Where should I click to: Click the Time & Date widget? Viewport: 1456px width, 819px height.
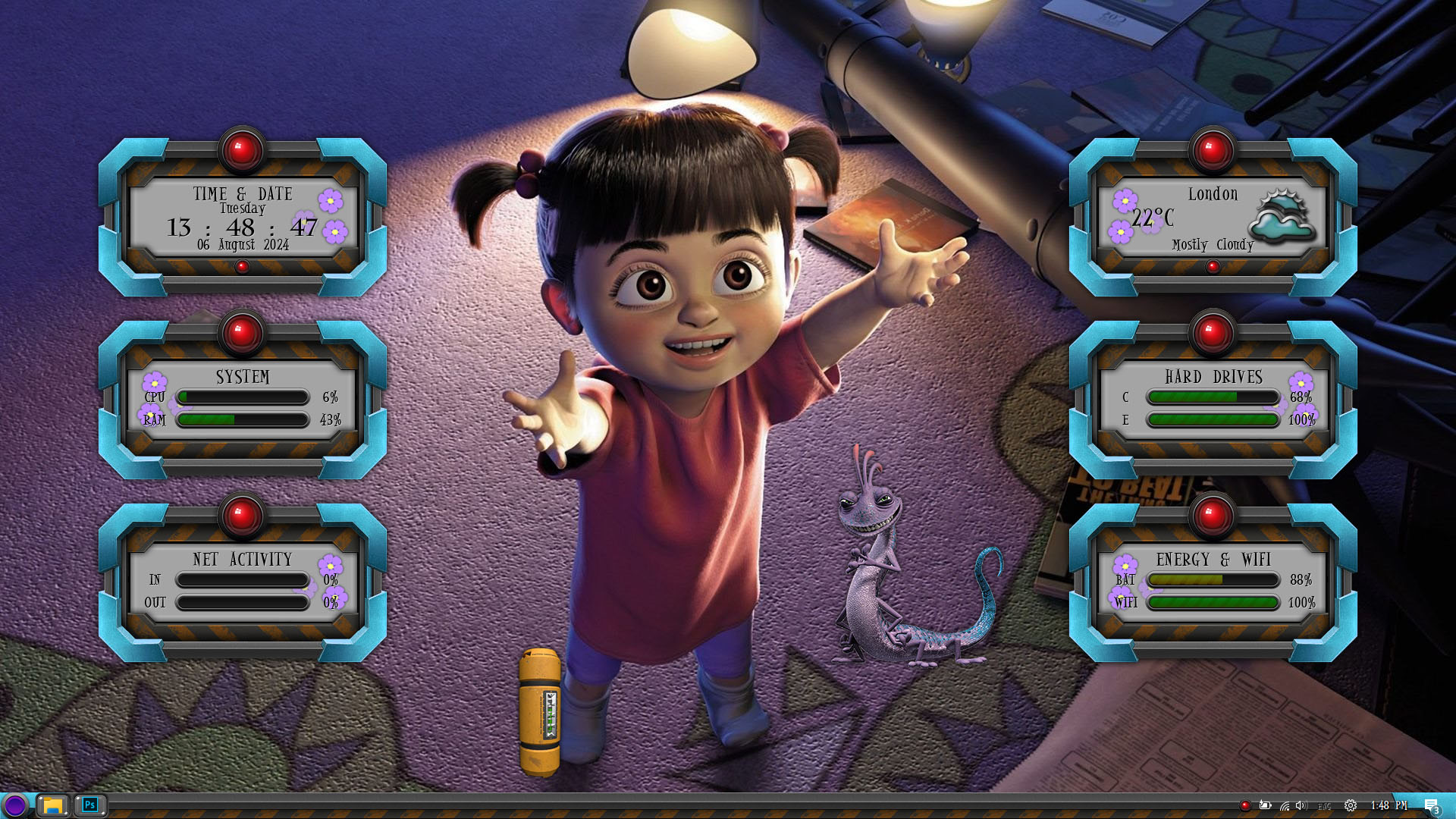[x=242, y=219]
